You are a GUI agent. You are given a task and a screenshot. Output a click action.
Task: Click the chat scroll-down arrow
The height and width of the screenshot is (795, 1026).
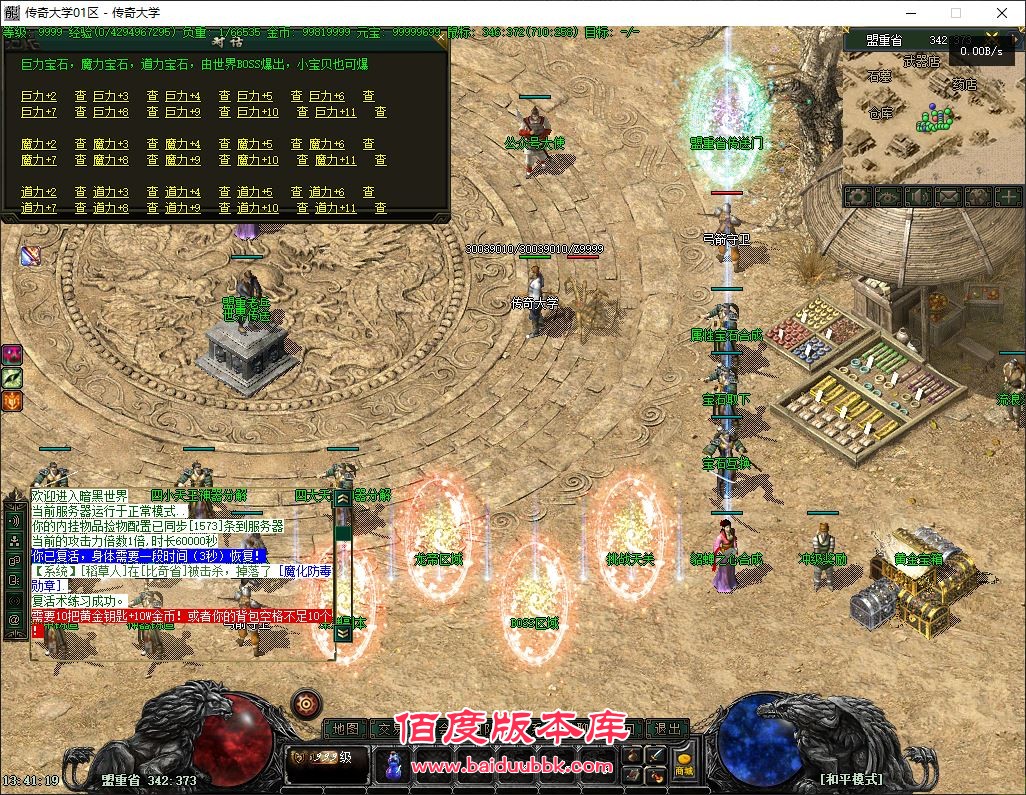point(343,633)
